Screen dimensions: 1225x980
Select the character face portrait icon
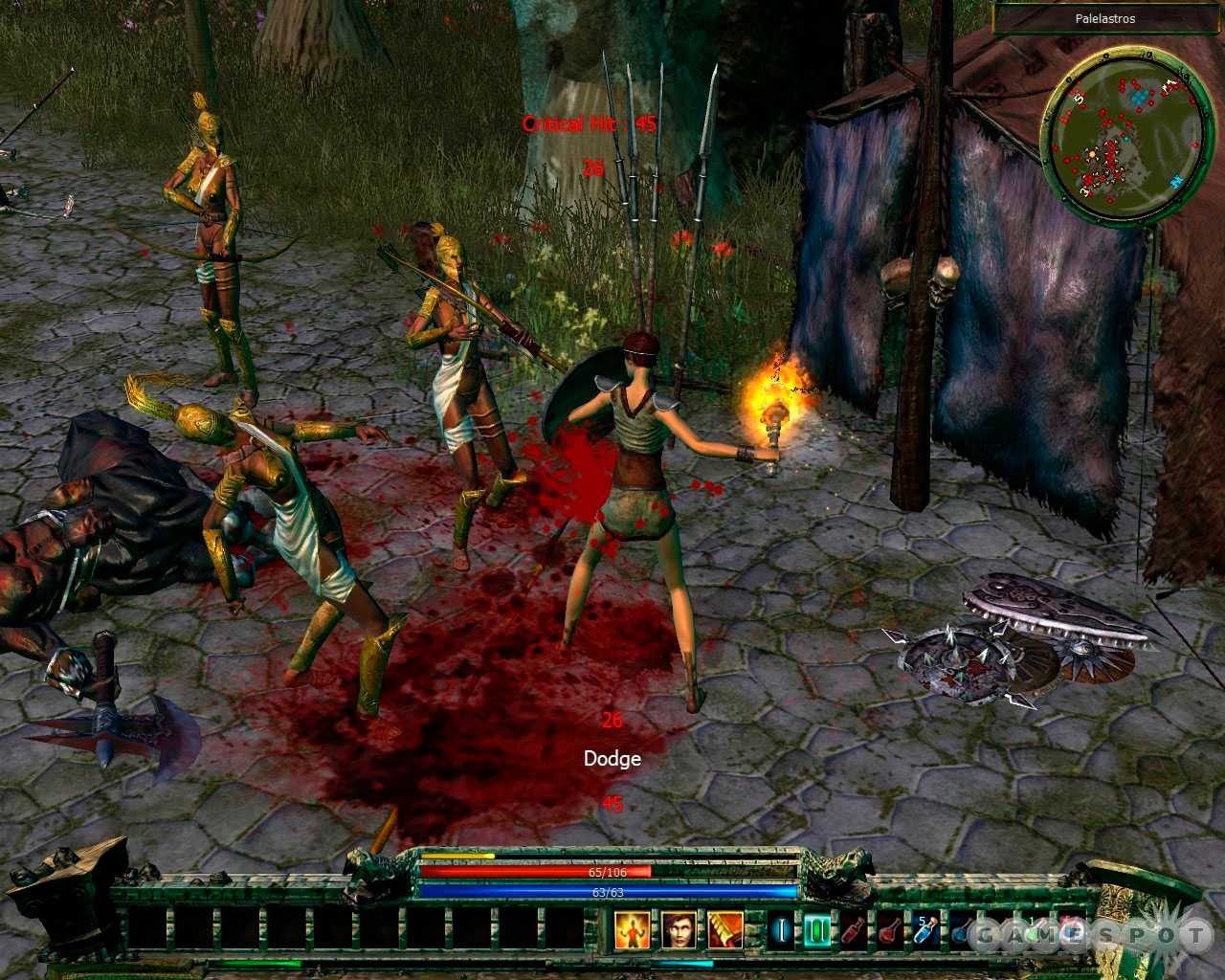(678, 929)
